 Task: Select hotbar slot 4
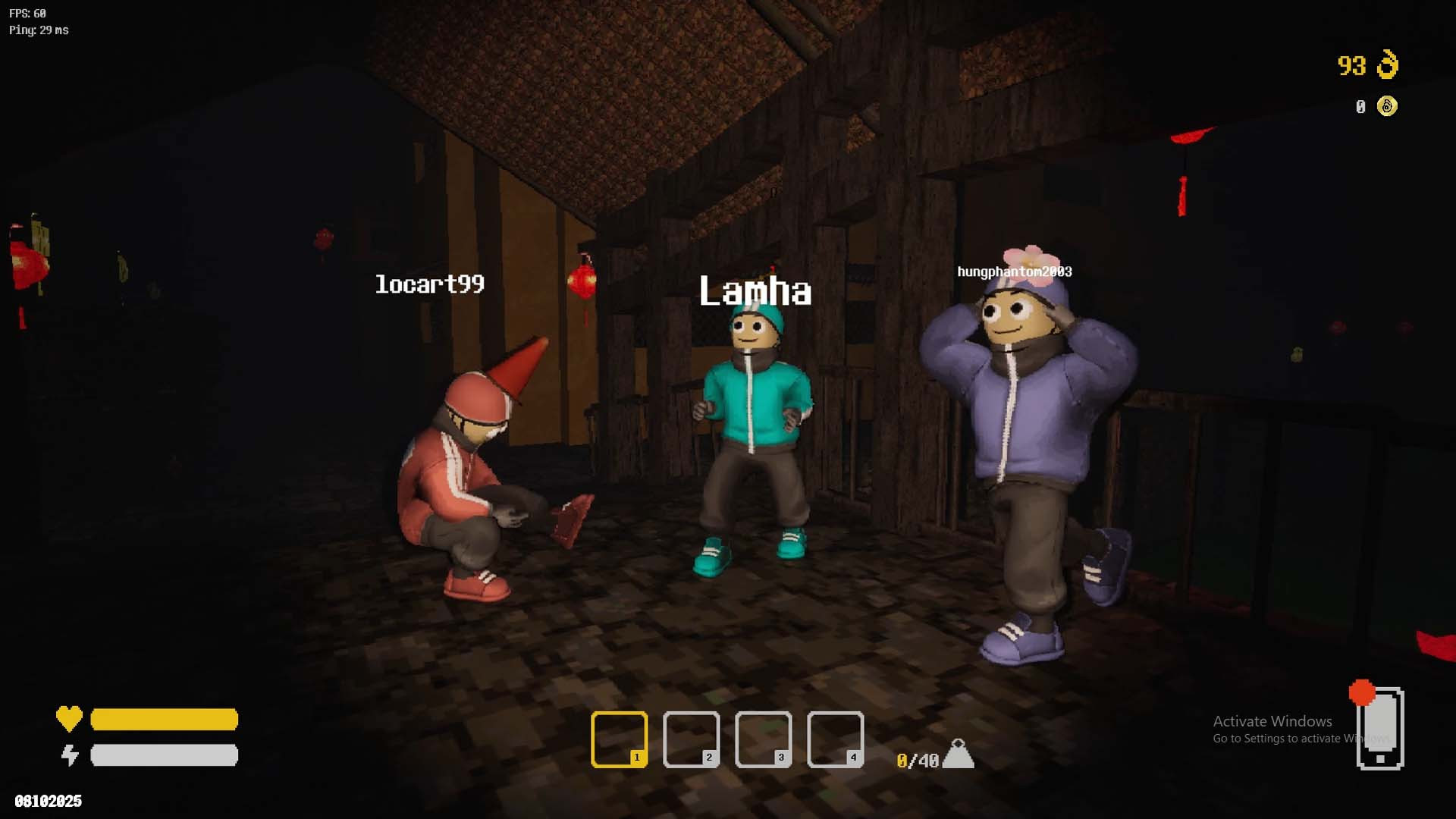coord(835,738)
